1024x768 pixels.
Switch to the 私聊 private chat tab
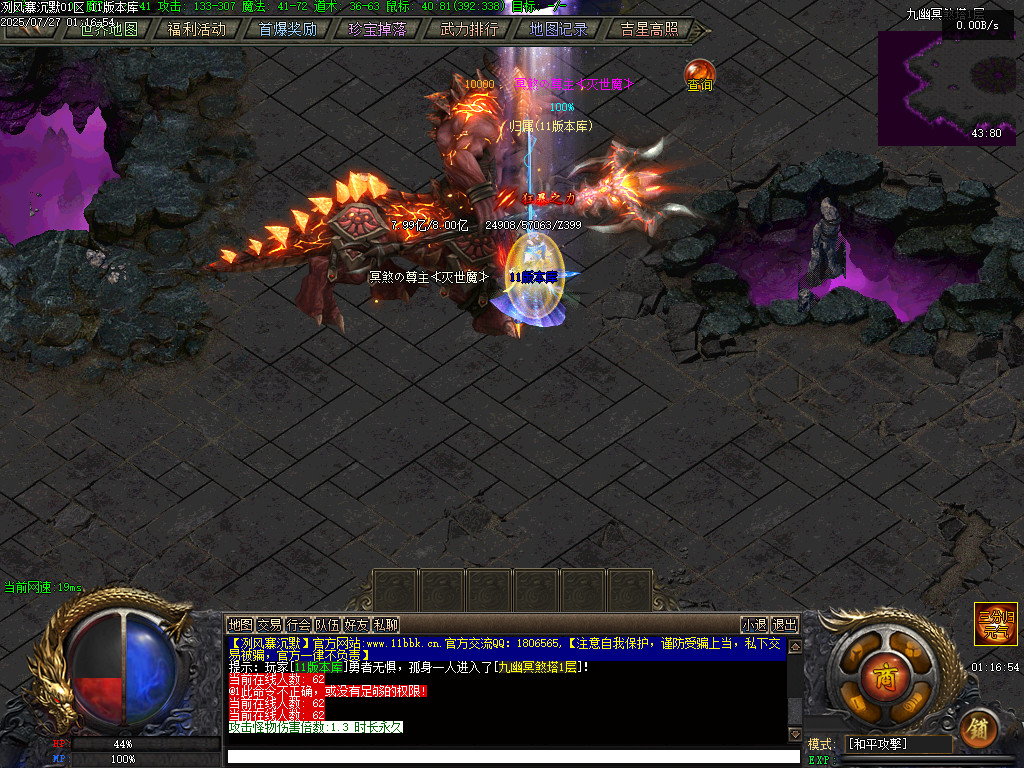click(x=385, y=625)
